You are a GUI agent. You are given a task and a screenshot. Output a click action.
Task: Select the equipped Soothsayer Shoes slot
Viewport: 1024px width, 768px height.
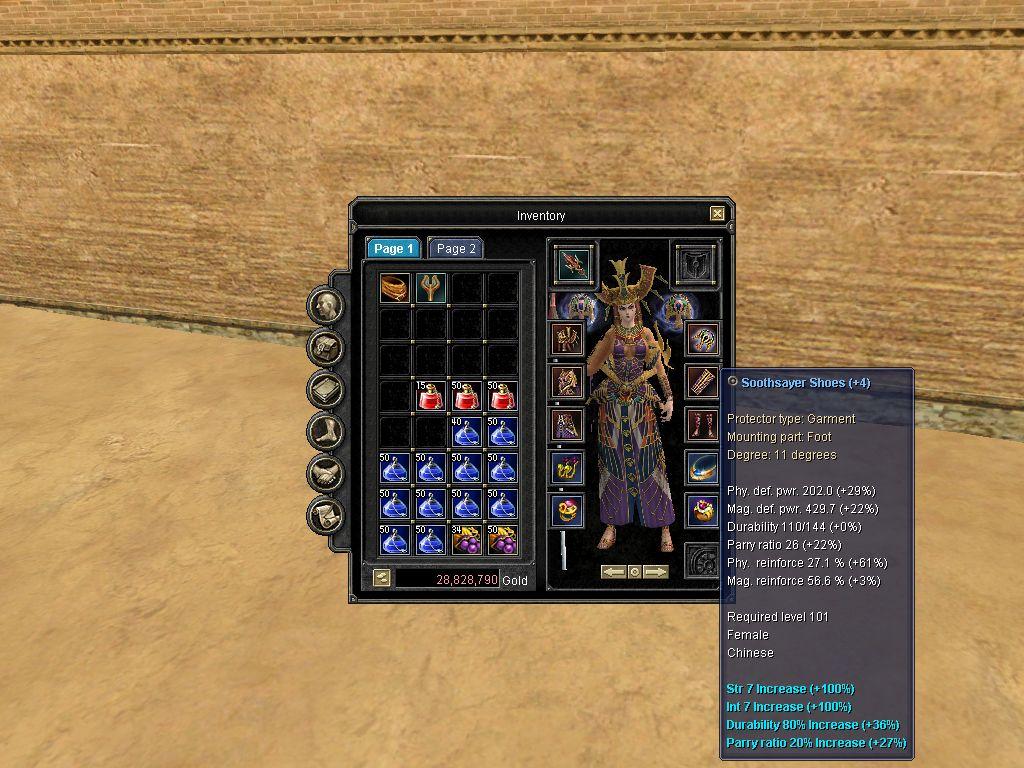(703, 424)
